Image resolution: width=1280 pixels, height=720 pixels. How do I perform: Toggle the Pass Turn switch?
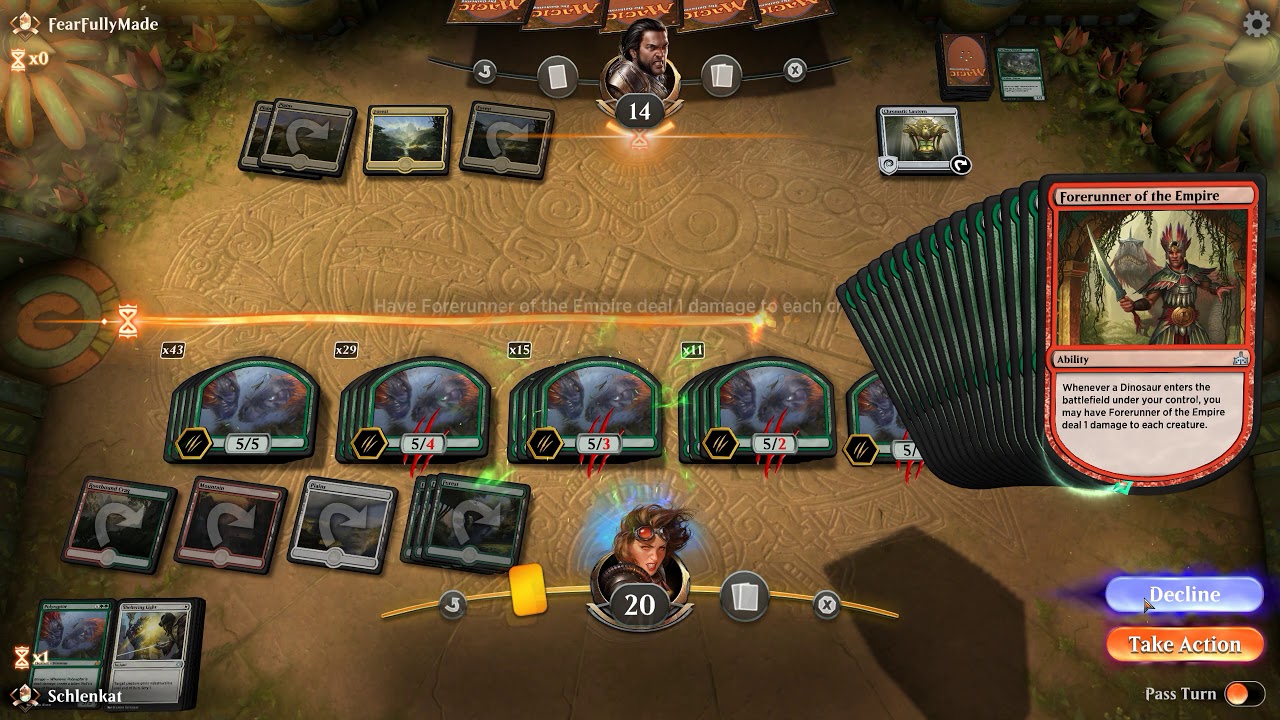pos(1244,694)
